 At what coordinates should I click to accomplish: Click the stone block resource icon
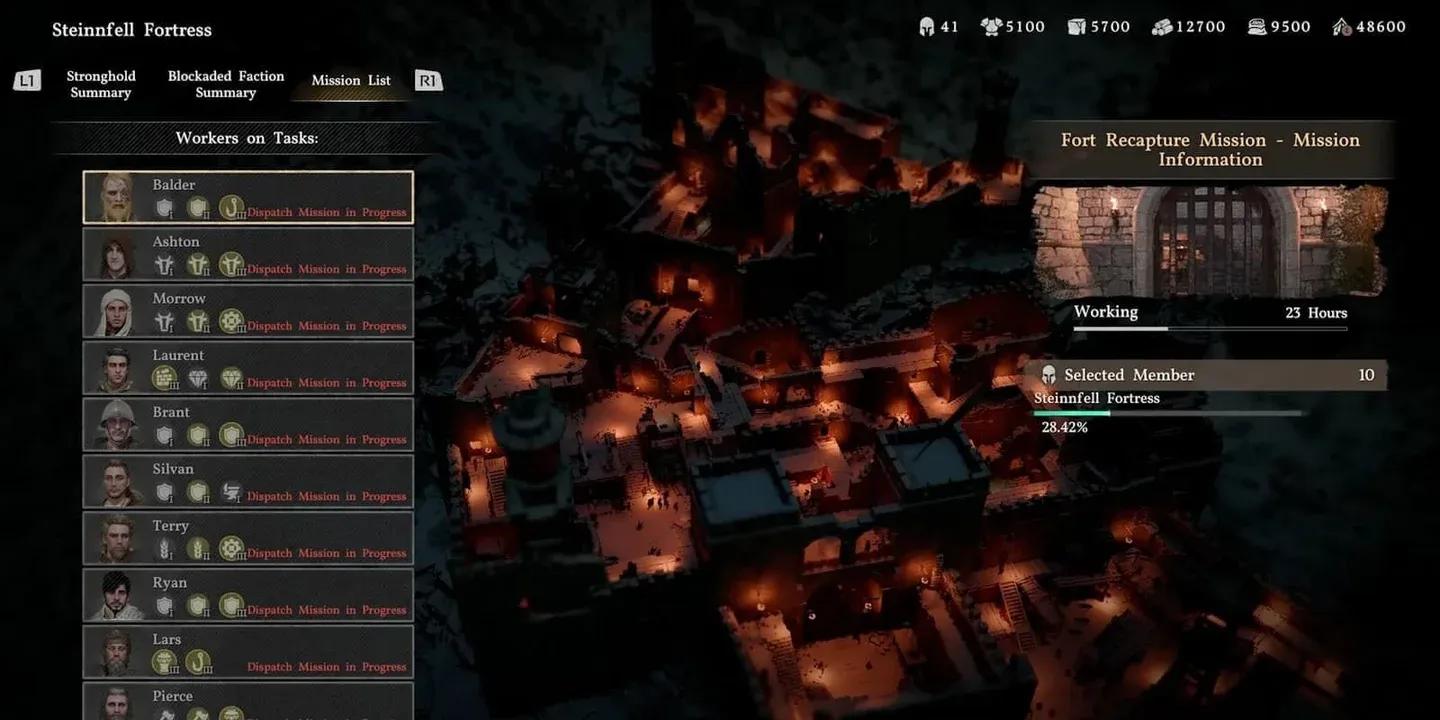(x=1075, y=26)
